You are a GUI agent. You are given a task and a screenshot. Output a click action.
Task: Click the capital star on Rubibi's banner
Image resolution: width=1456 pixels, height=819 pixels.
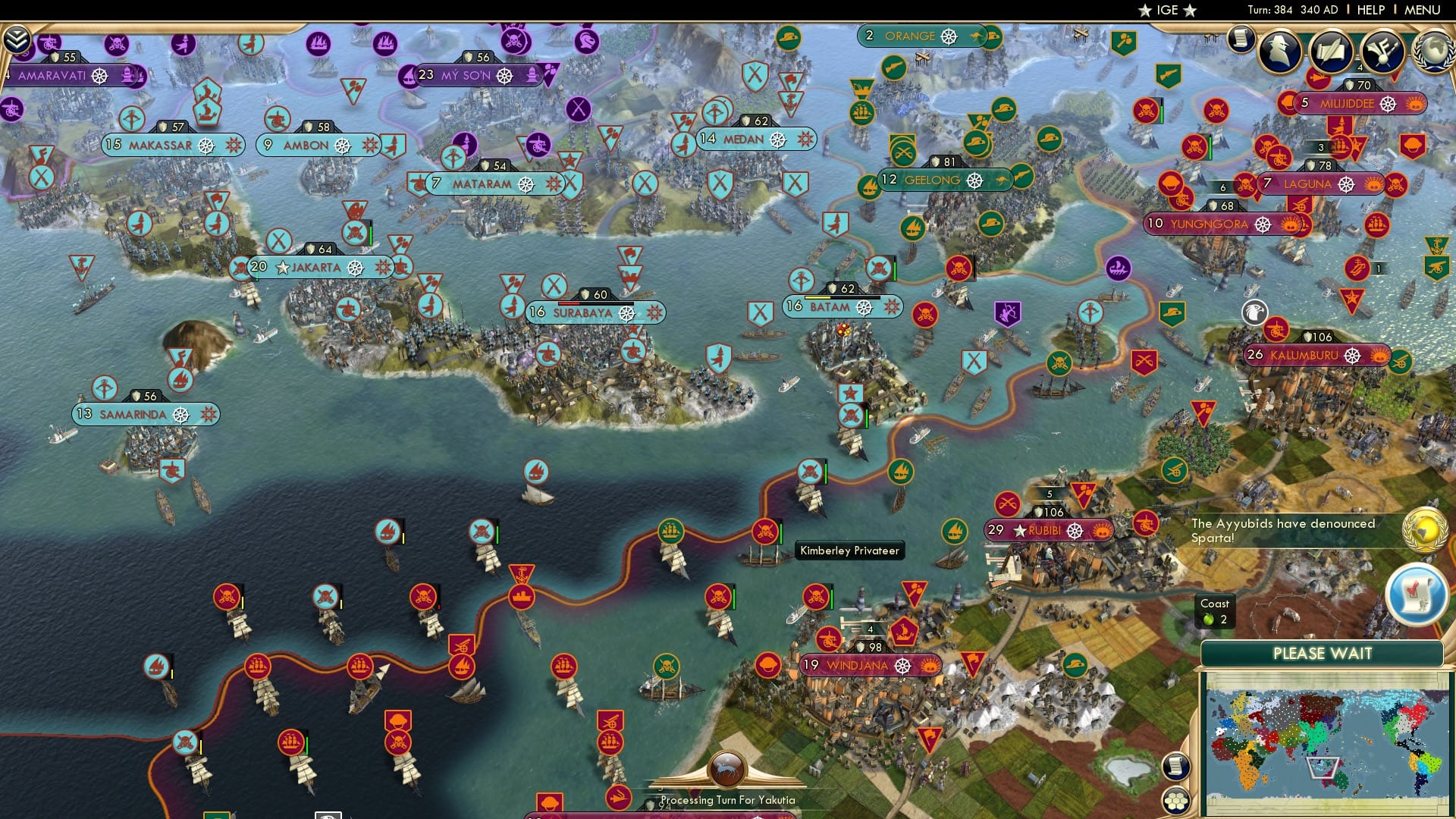[x=1018, y=532]
